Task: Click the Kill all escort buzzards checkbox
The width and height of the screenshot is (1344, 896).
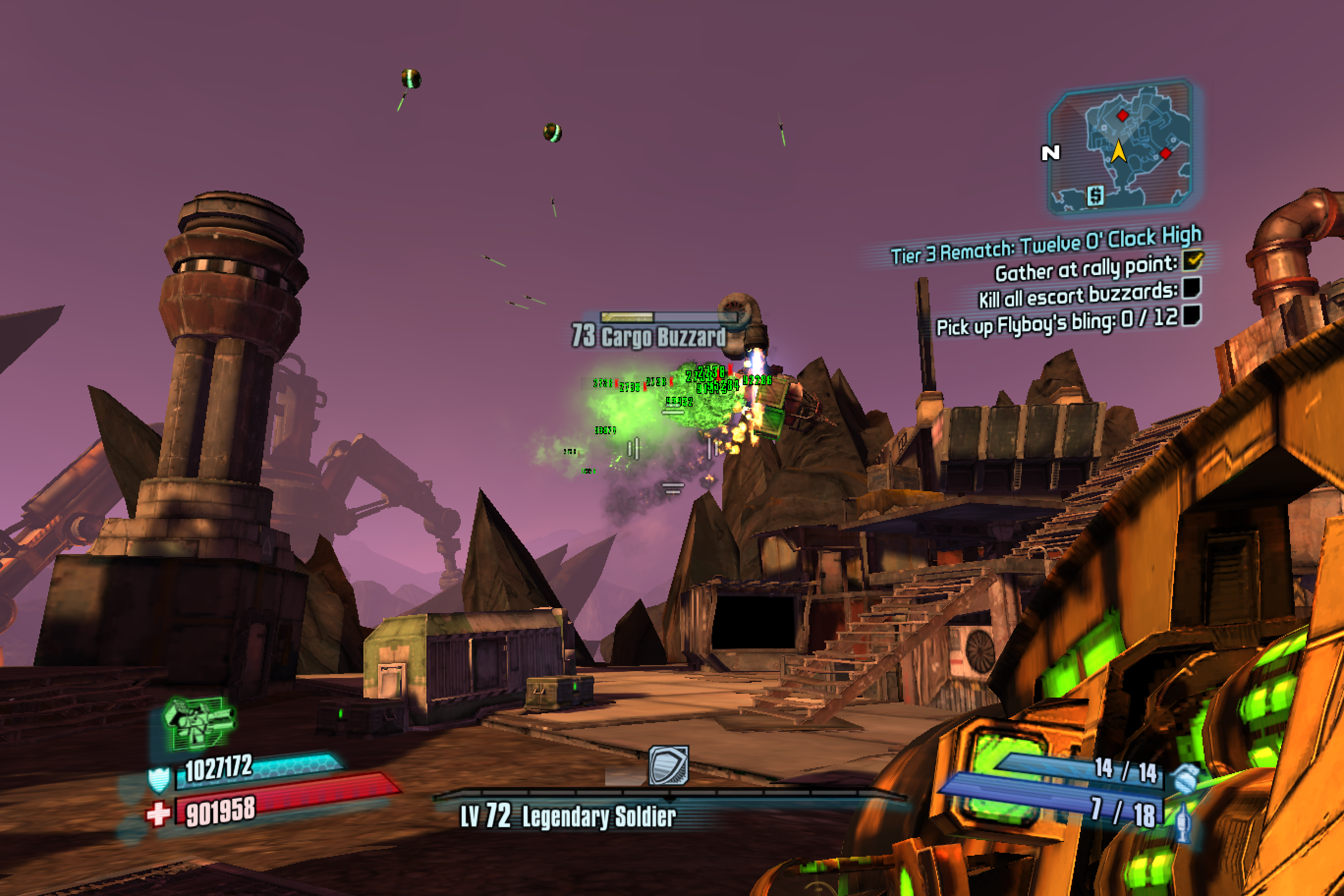Action: point(1191,287)
